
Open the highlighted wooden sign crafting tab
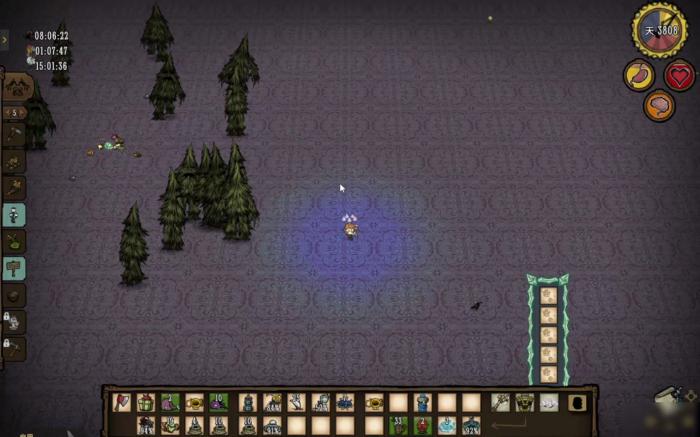click(14, 268)
